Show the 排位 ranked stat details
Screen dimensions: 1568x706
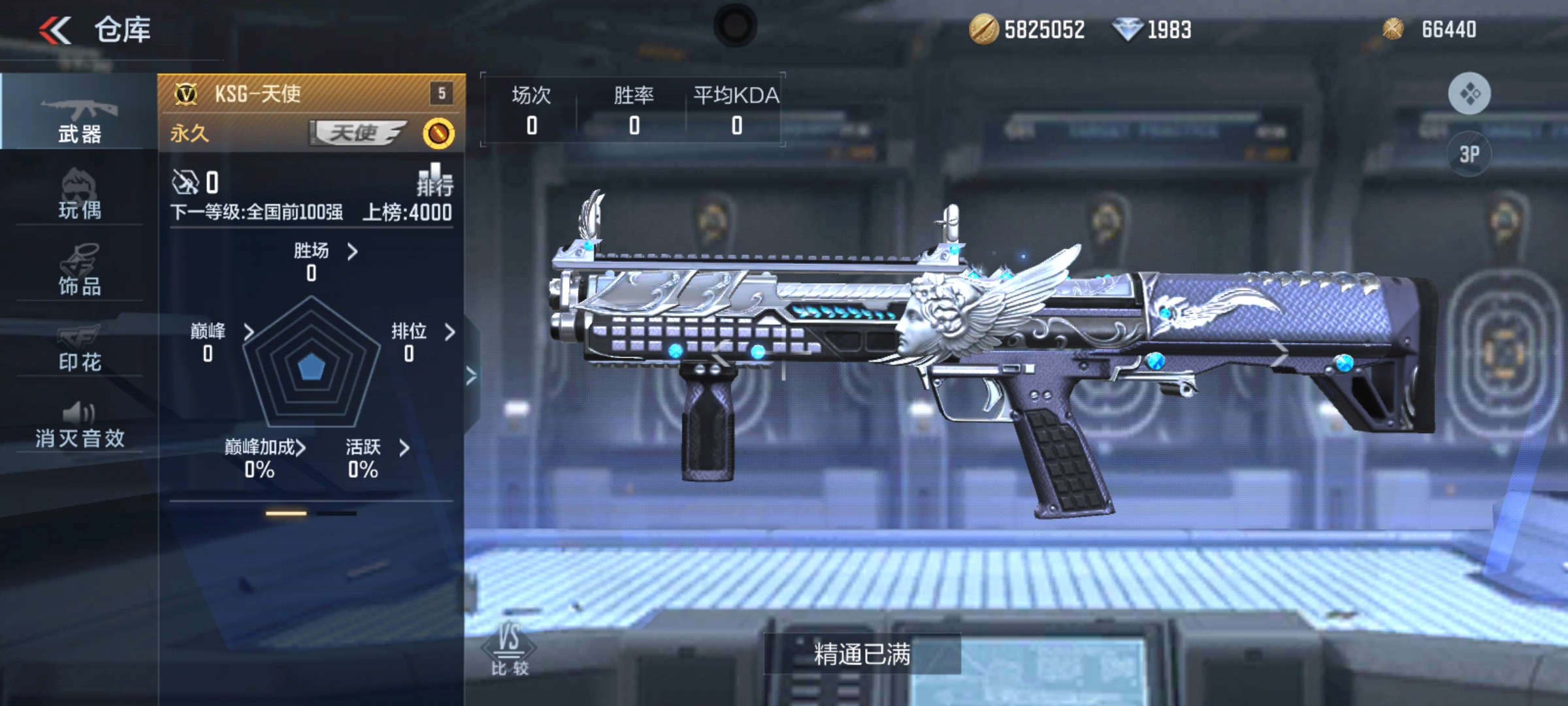click(x=422, y=332)
